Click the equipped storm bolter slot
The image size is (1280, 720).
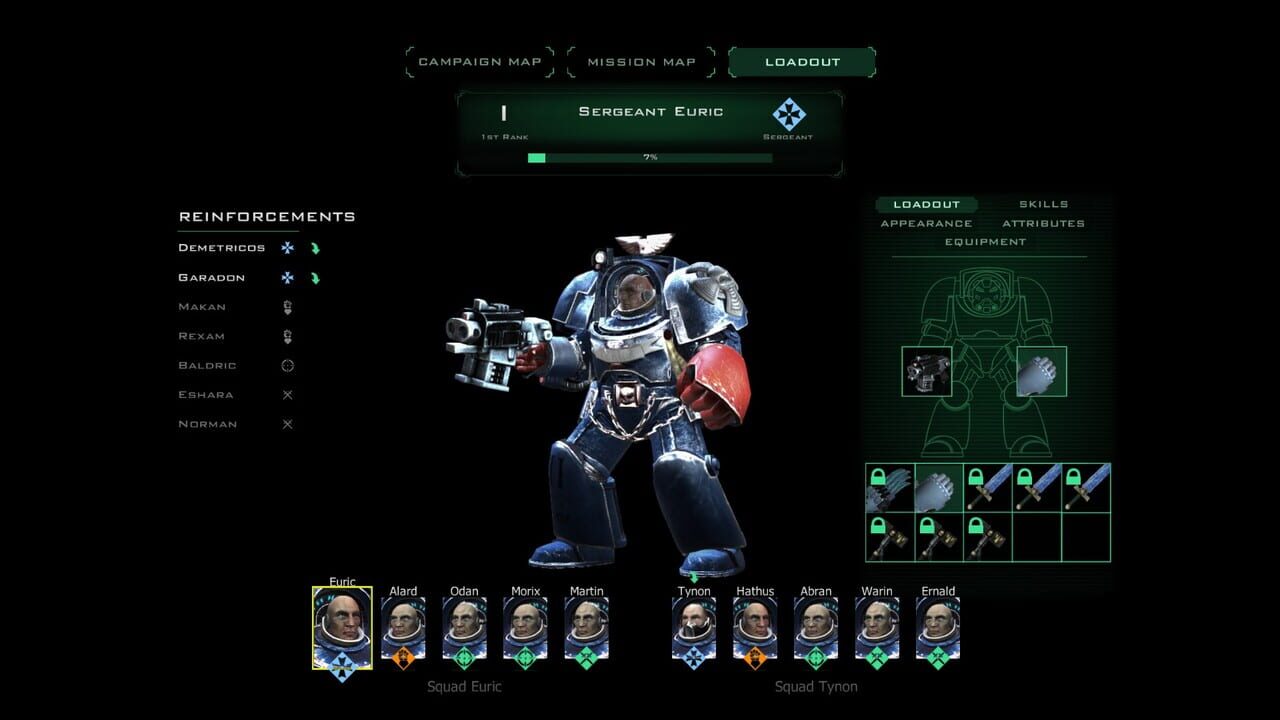point(927,369)
